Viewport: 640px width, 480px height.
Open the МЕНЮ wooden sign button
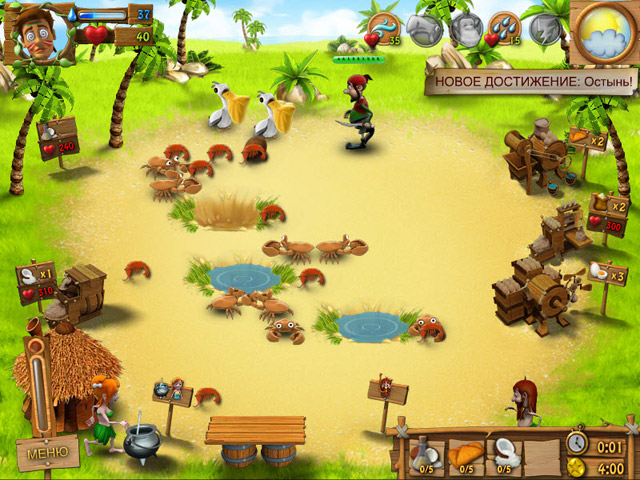pyautogui.click(x=46, y=453)
